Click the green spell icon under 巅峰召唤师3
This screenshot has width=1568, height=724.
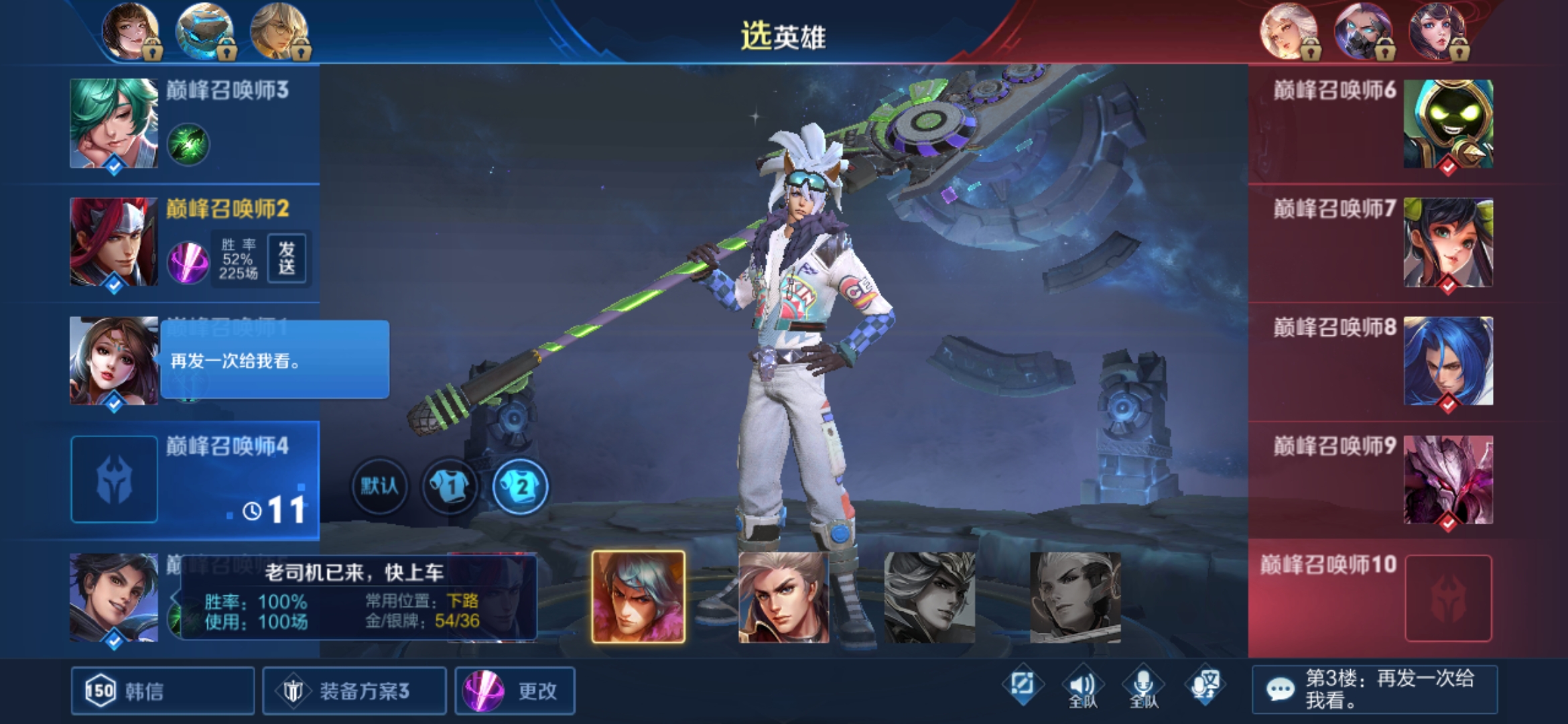point(188,143)
